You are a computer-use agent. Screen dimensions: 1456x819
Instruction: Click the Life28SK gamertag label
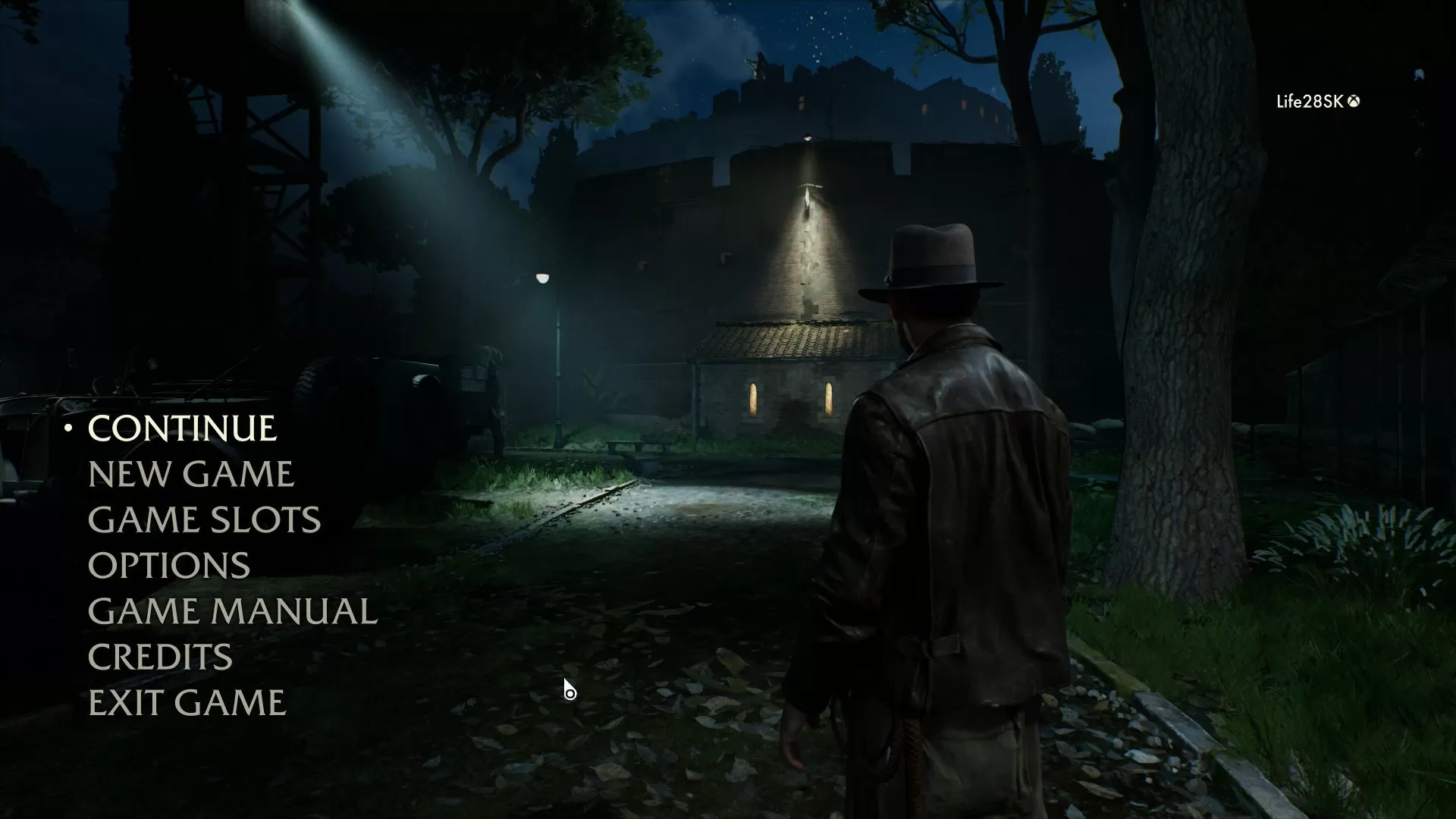point(1307,99)
